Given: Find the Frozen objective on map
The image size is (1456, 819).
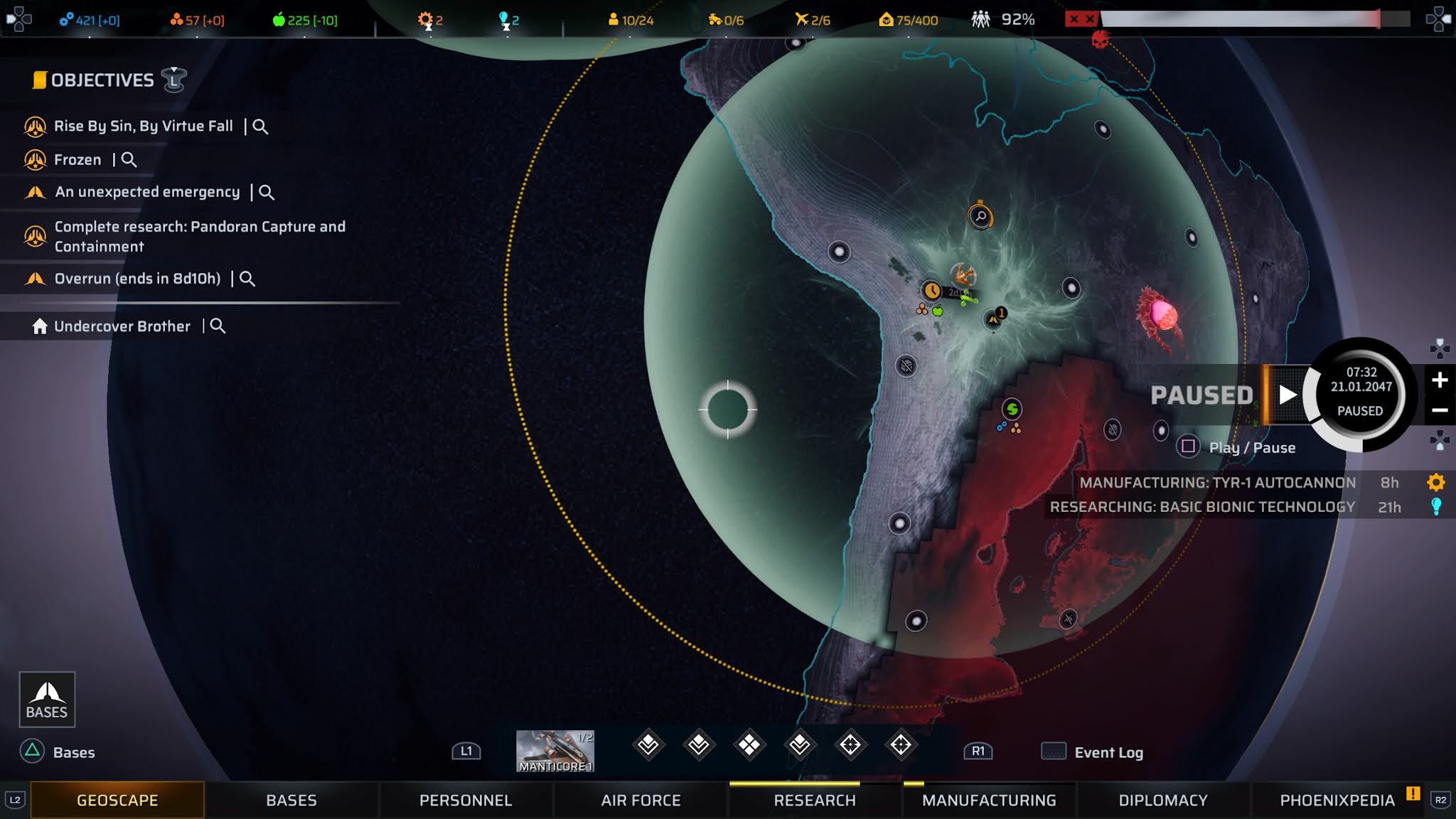Looking at the screenshot, I should point(129,160).
